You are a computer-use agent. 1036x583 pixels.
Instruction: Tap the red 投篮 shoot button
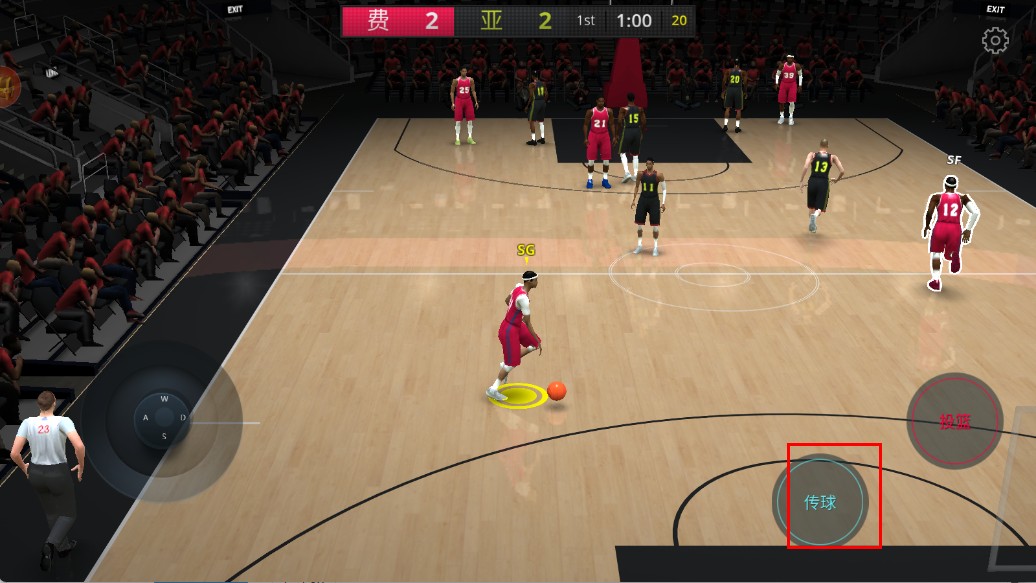pos(954,421)
